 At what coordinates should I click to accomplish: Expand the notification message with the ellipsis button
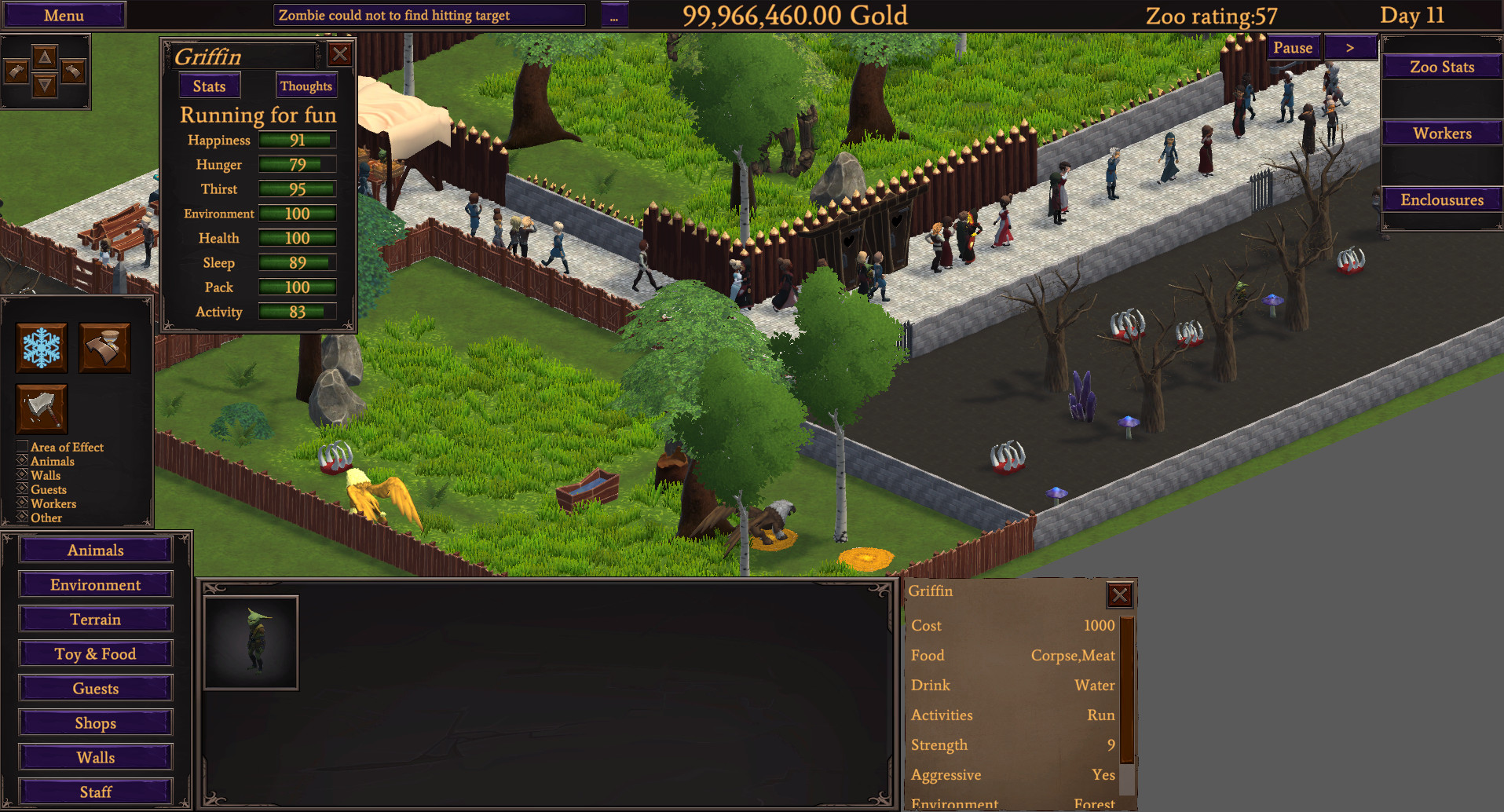point(614,13)
